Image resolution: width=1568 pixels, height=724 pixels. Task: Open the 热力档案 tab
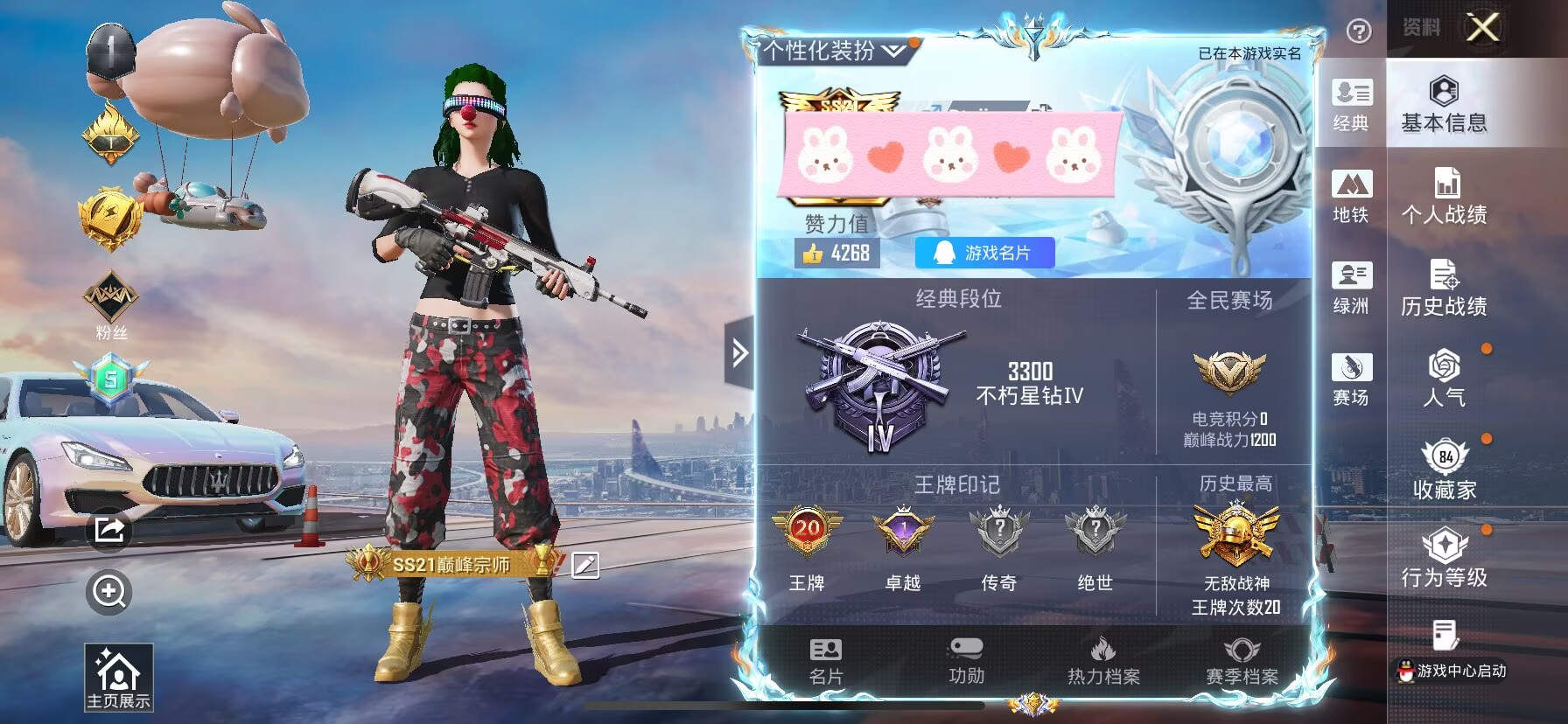click(1103, 661)
